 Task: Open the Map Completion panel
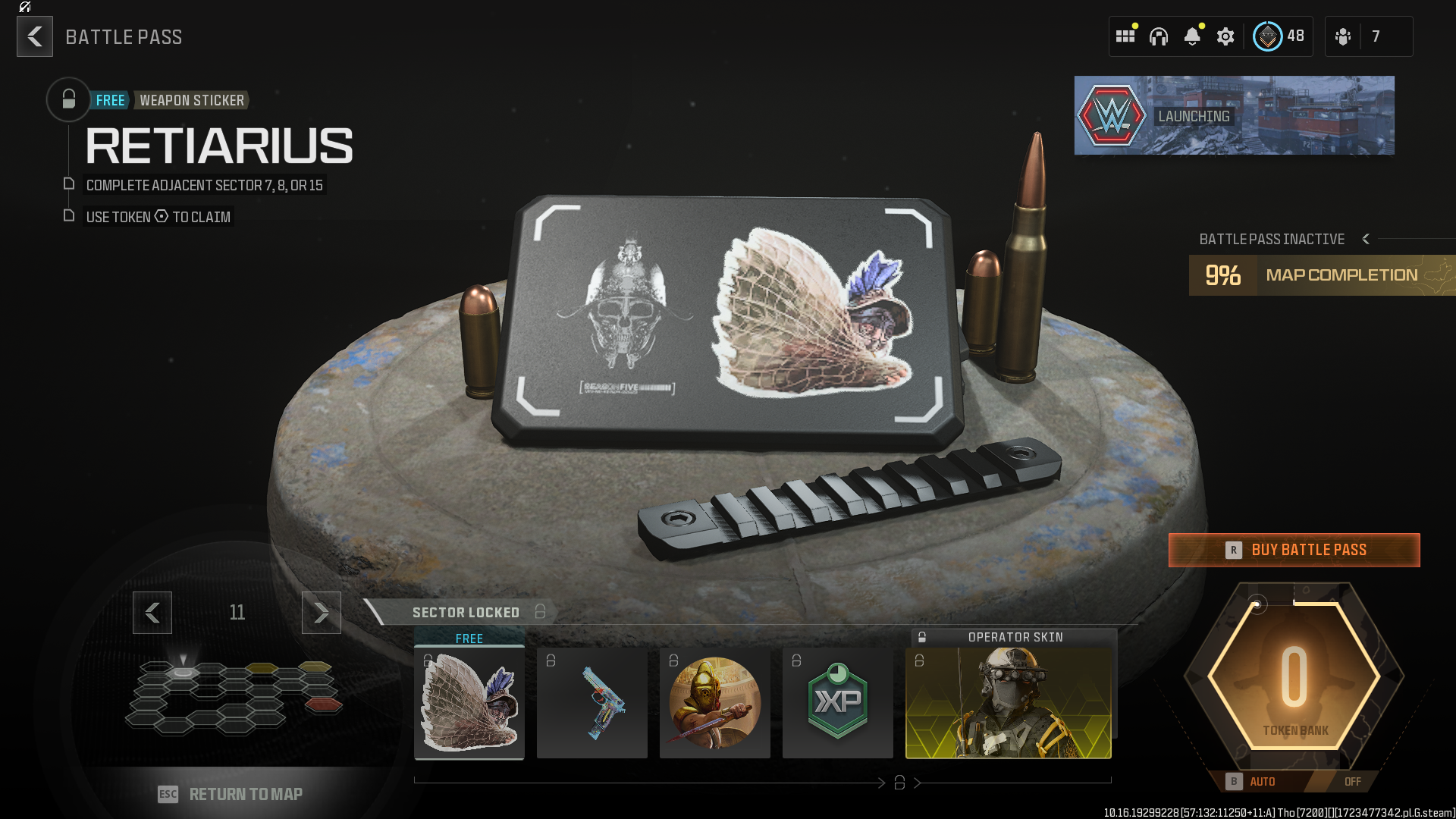tap(1323, 275)
